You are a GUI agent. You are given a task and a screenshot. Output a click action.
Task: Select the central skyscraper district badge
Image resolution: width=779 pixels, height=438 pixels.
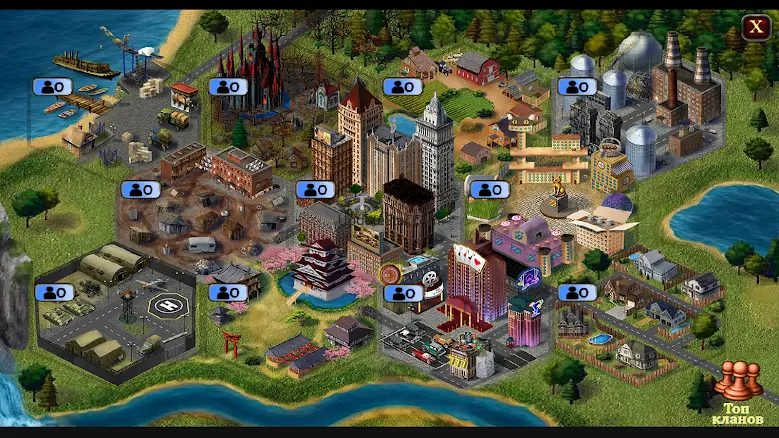point(315,189)
